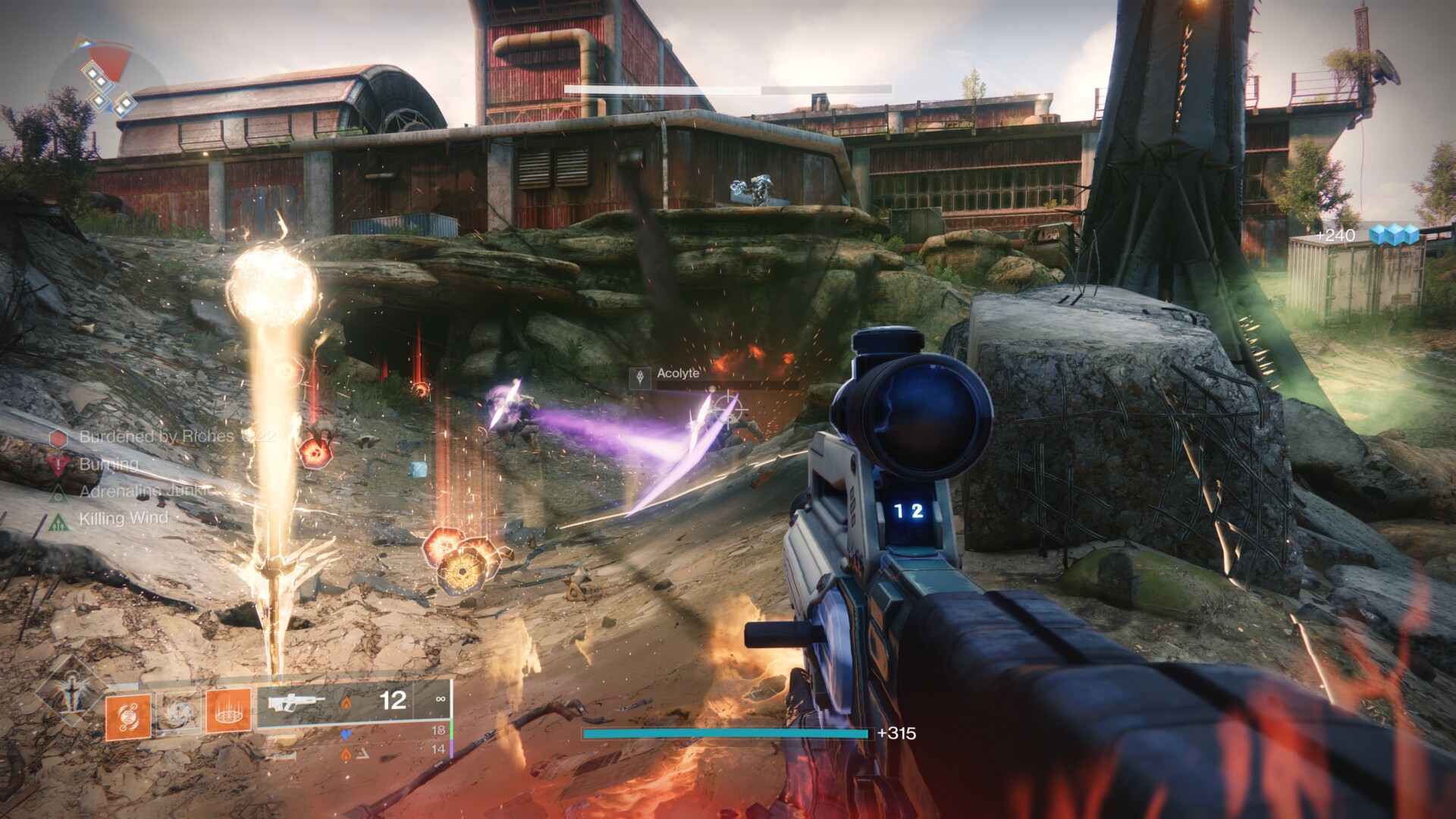Select the grey swirl melee ability icon
The width and height of the screenshot is (1456, 819).
pos(178,713)
